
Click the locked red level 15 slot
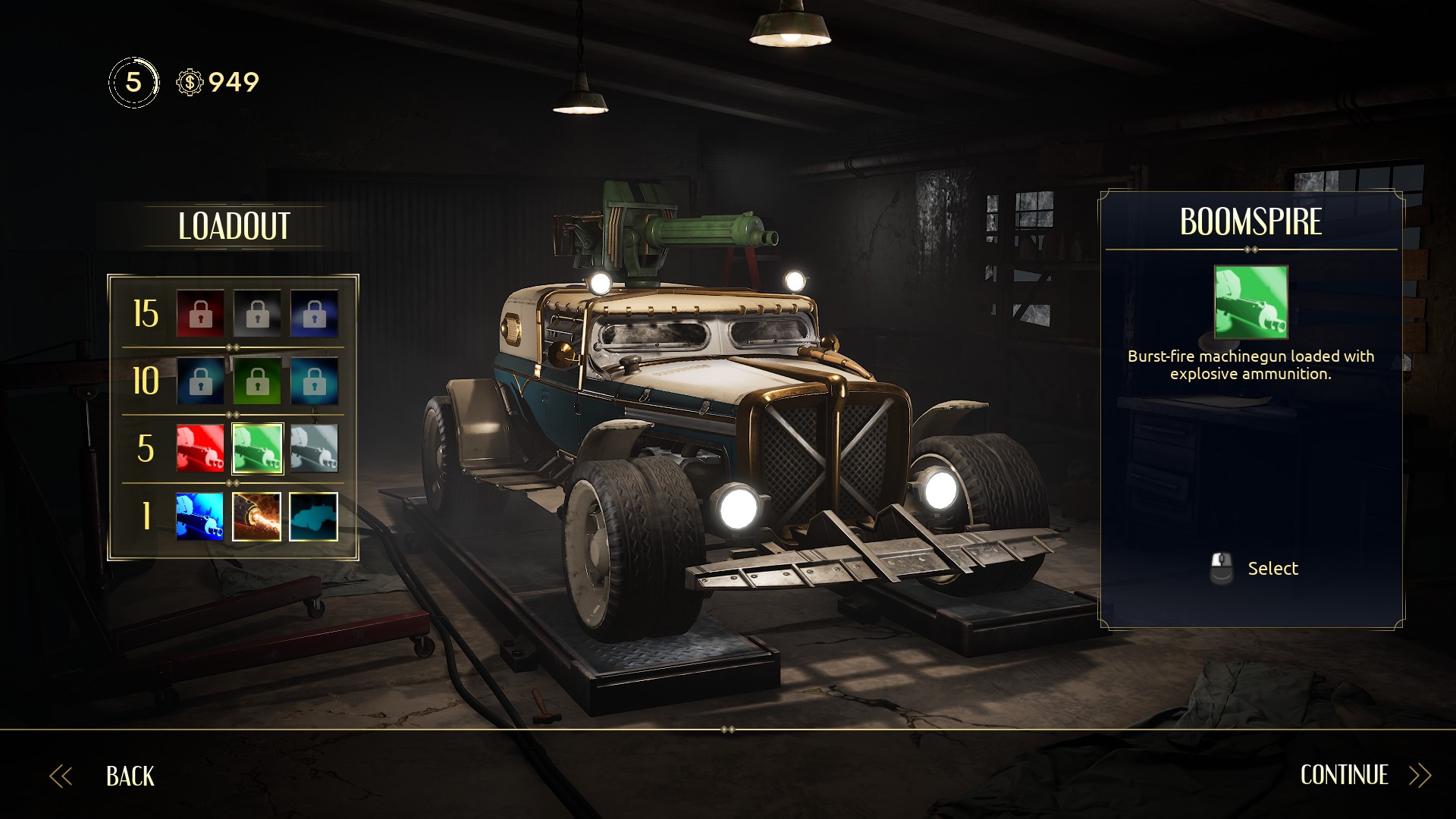point(200,313)
